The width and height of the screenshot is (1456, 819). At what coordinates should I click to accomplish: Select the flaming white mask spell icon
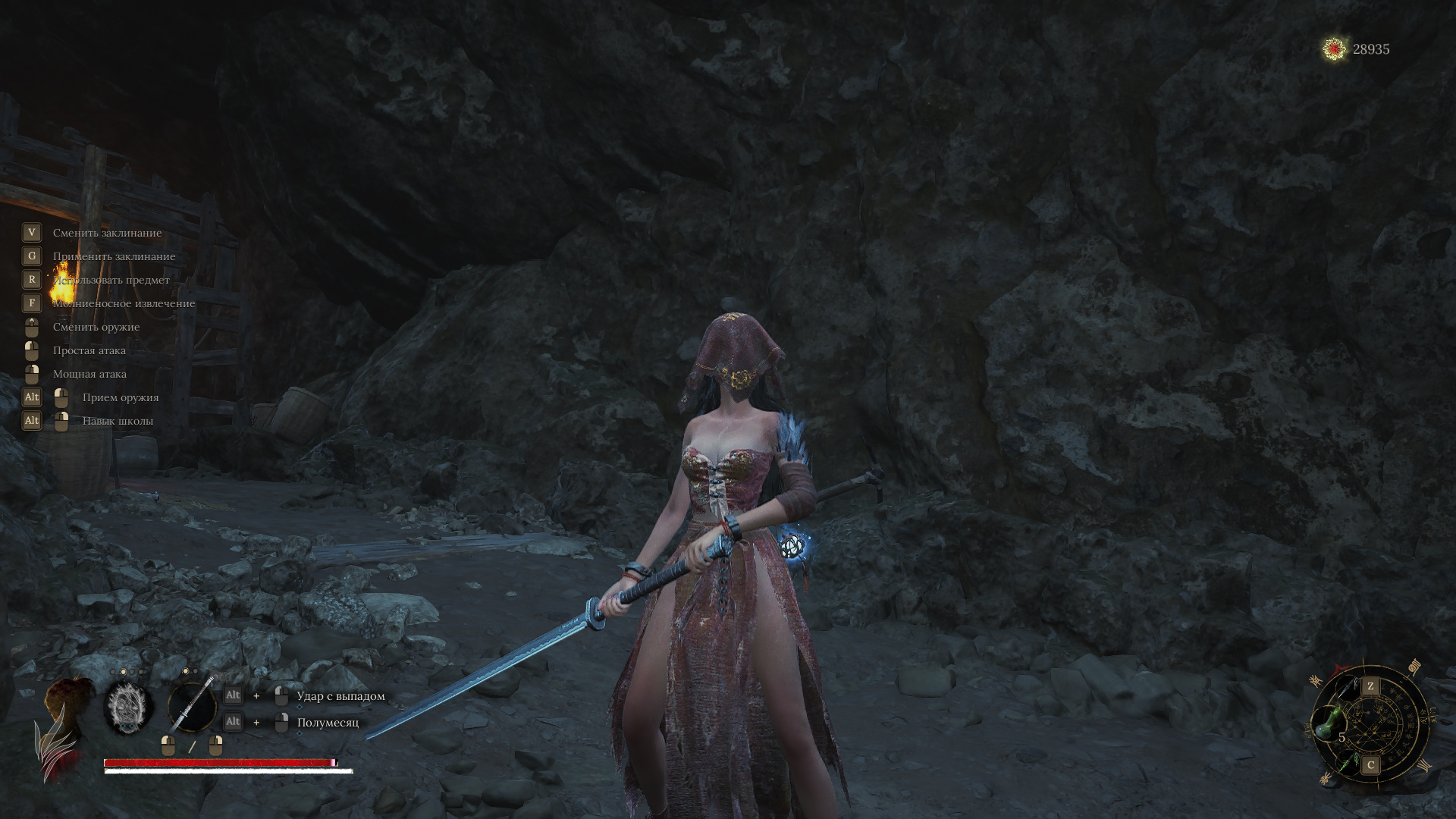pyautogui.click(x=128, y=708)
